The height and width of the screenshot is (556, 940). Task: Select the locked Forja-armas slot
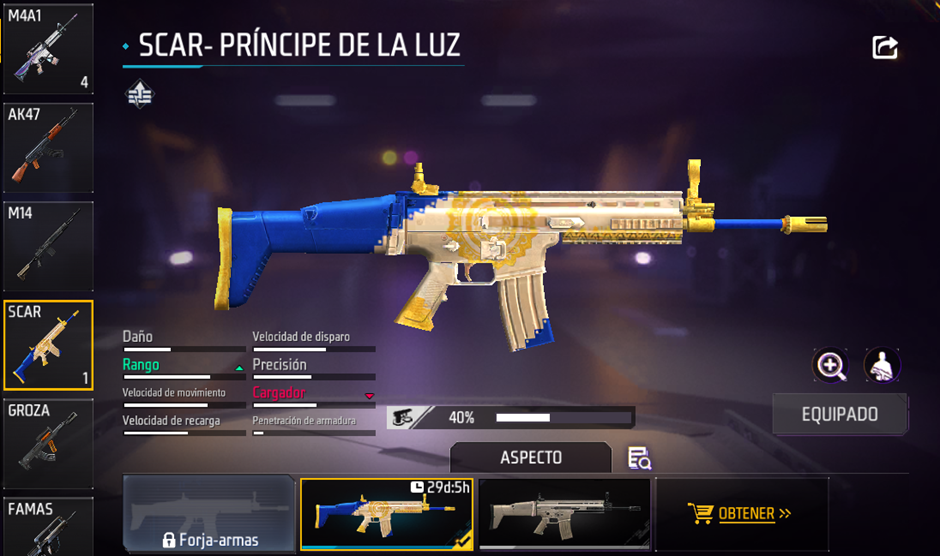click(x=210, y=515)
